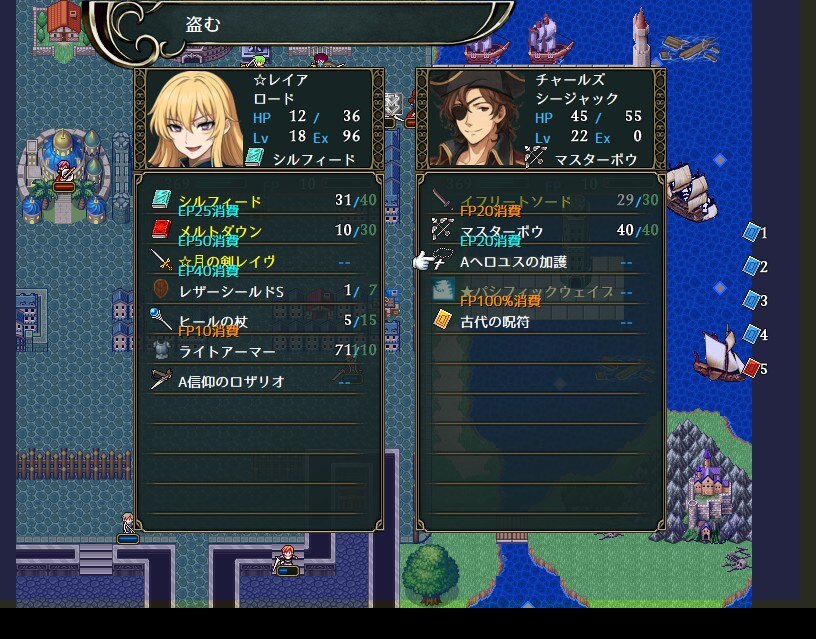Choose 古代の呪符 from Charles's items
Viewport: 816px width, 639px height.
(x=494, y=322)
